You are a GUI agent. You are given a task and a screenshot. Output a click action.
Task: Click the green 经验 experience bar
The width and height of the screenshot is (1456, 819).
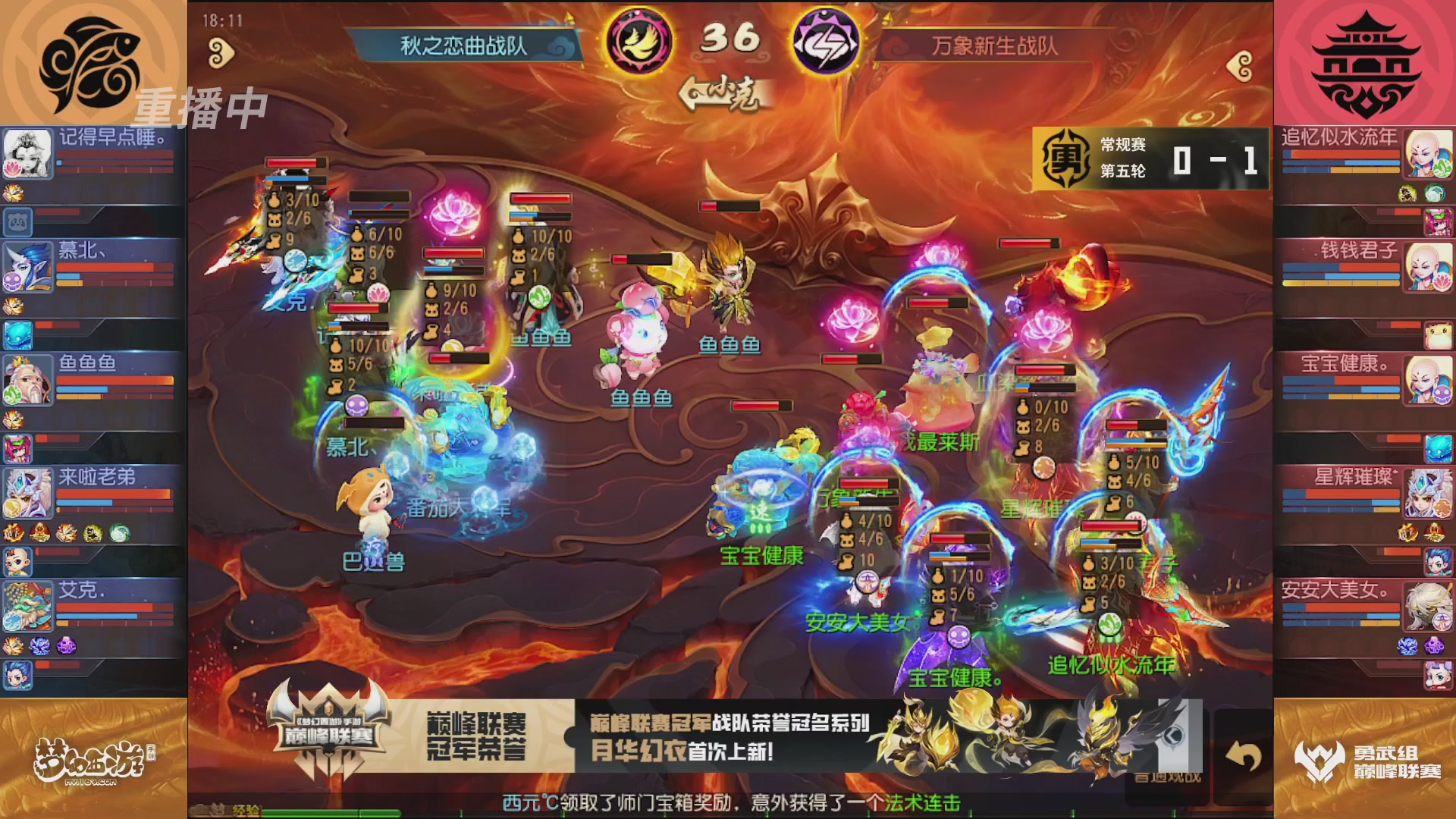(x=318, y=814)
